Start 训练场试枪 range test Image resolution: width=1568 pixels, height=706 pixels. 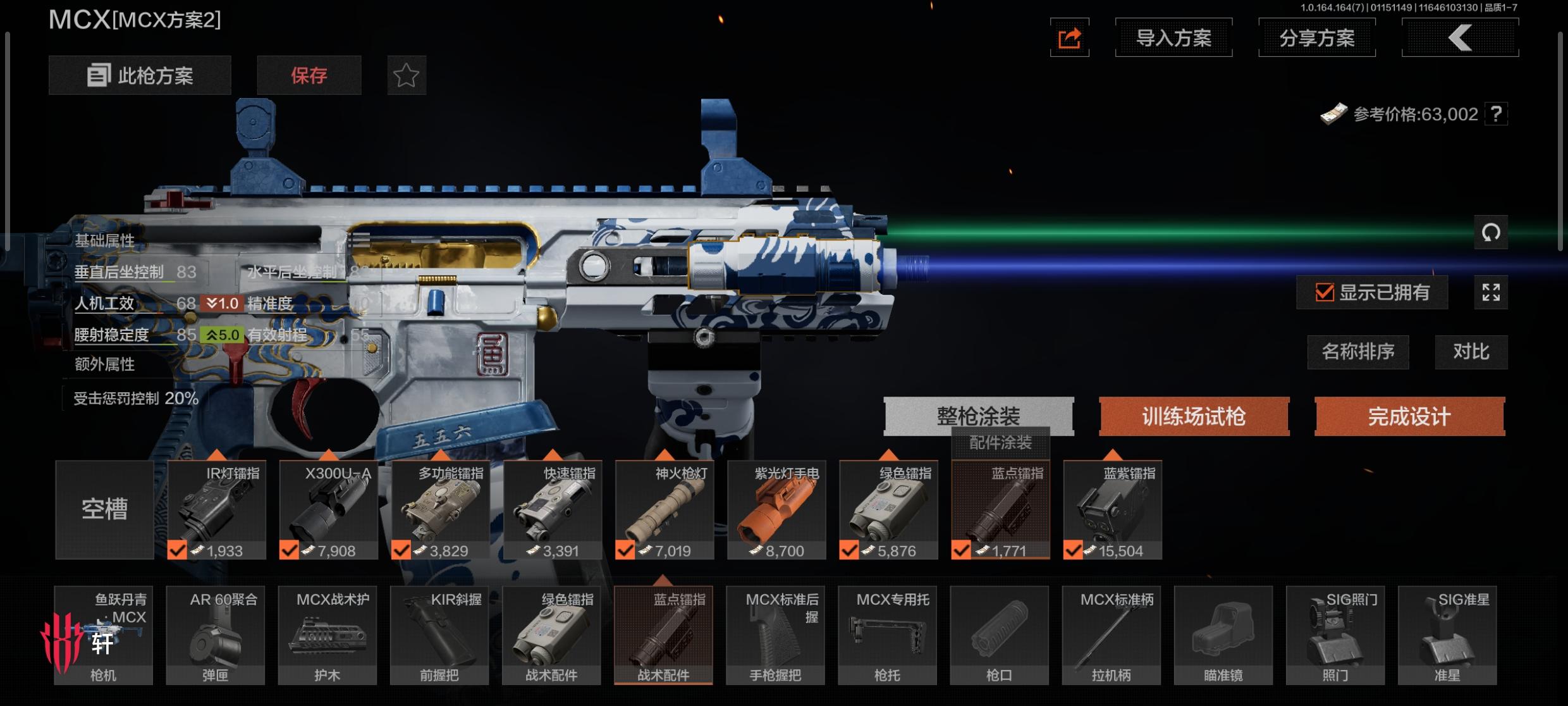(1194, 416)
